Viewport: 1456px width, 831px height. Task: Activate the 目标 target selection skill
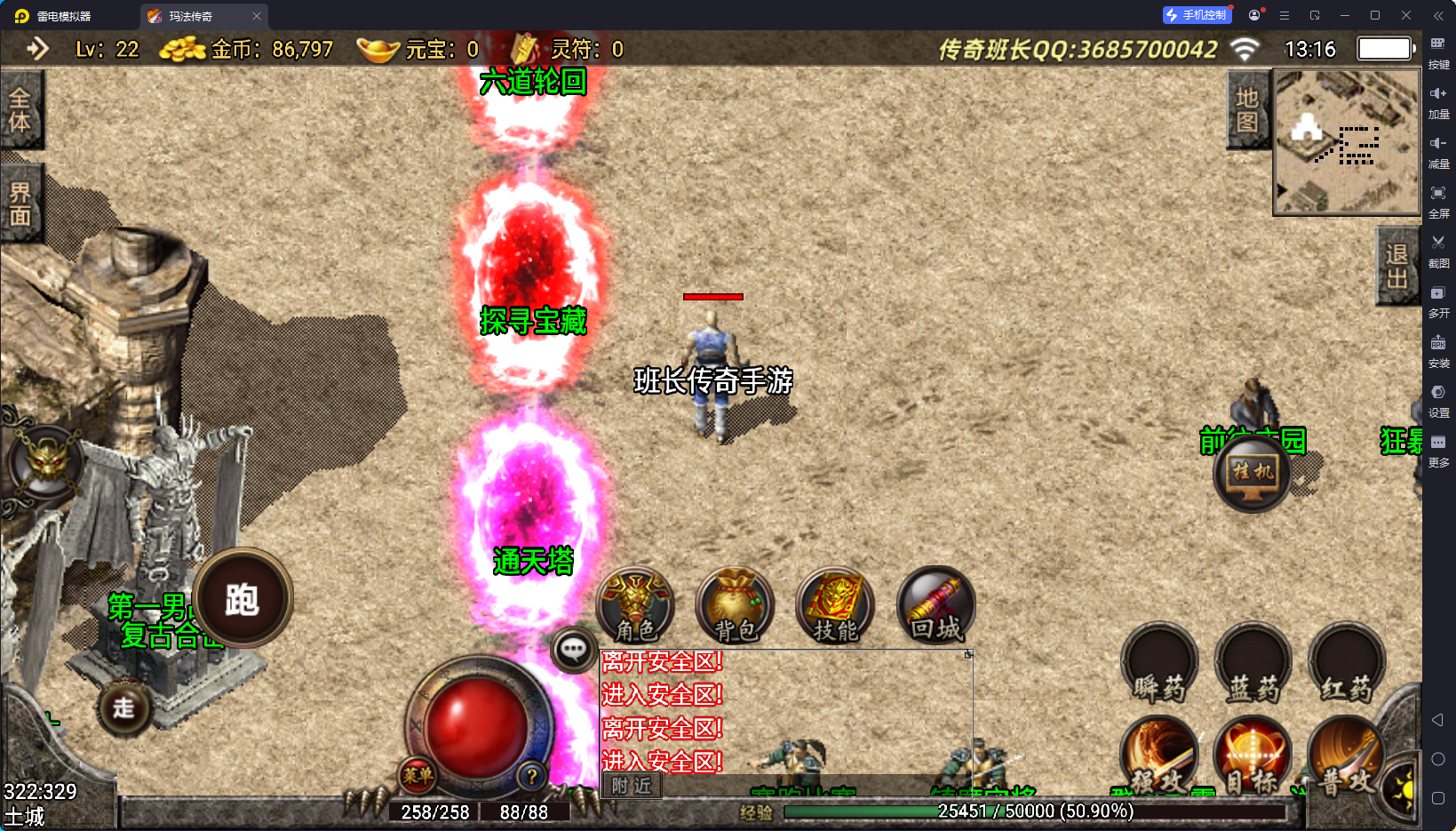tap(1253, 755)
